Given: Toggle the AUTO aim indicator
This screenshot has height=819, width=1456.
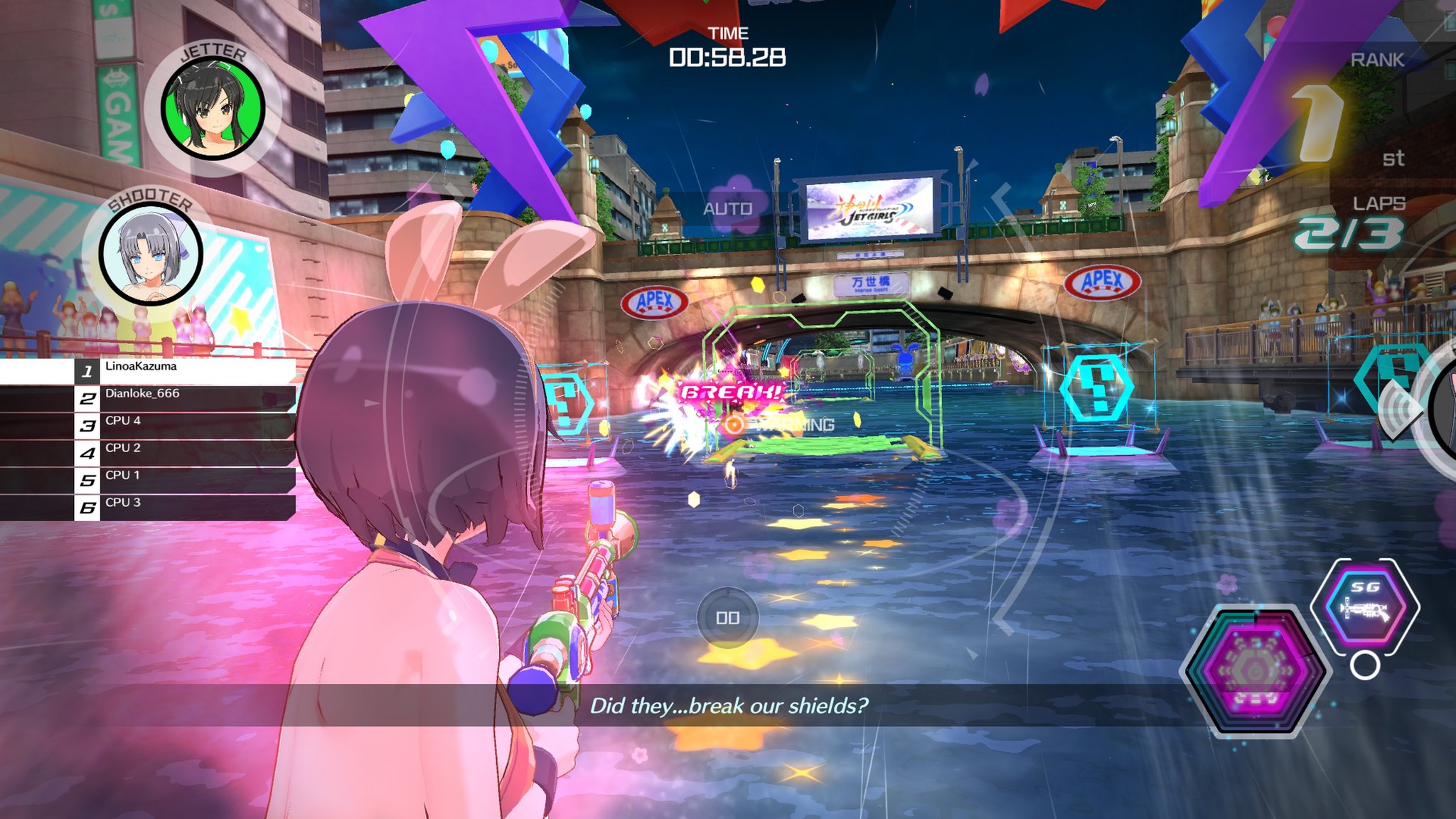Looking at the screenshot, I should (727, 208).
